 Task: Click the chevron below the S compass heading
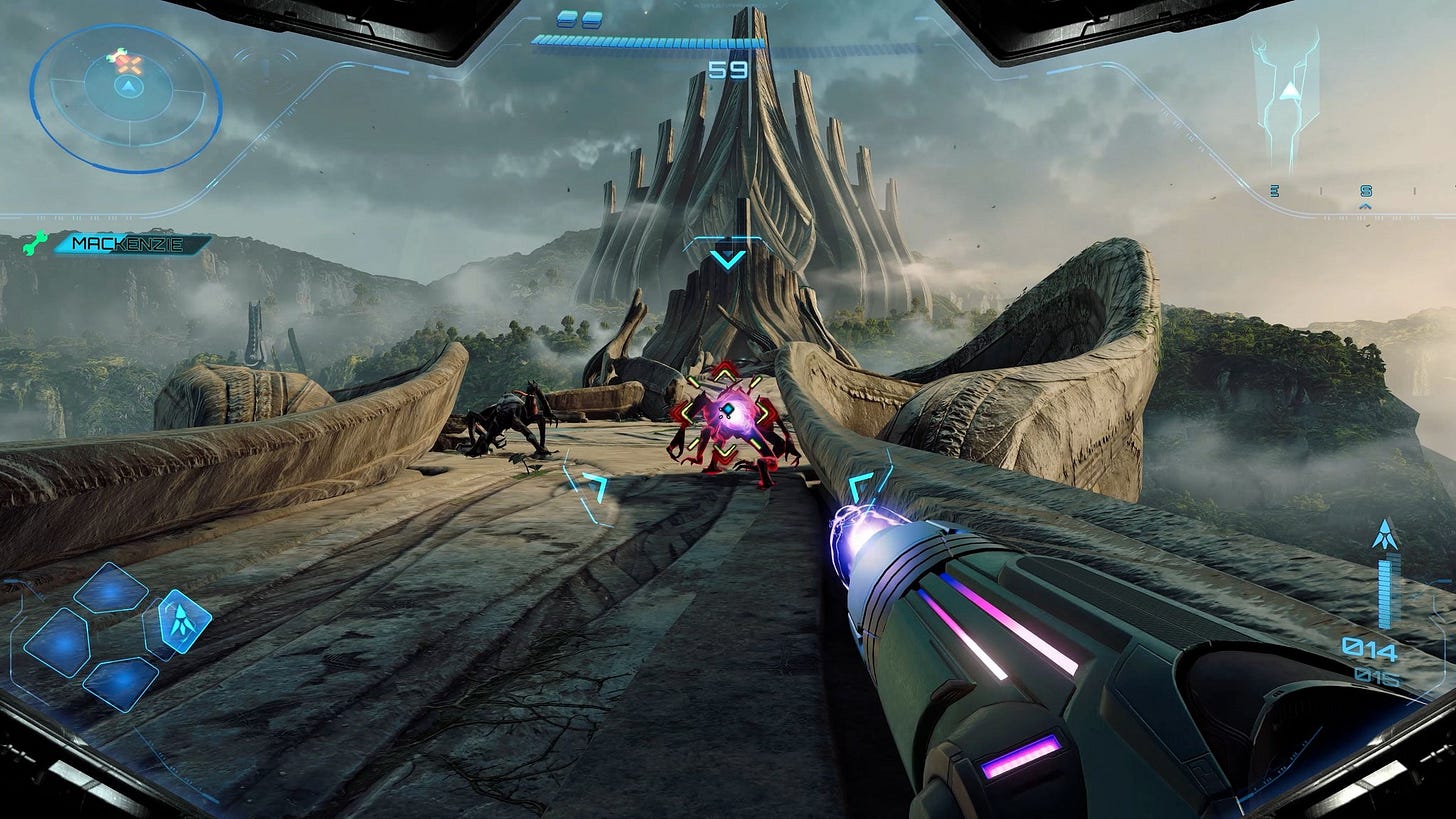[x=1364, y=206]
